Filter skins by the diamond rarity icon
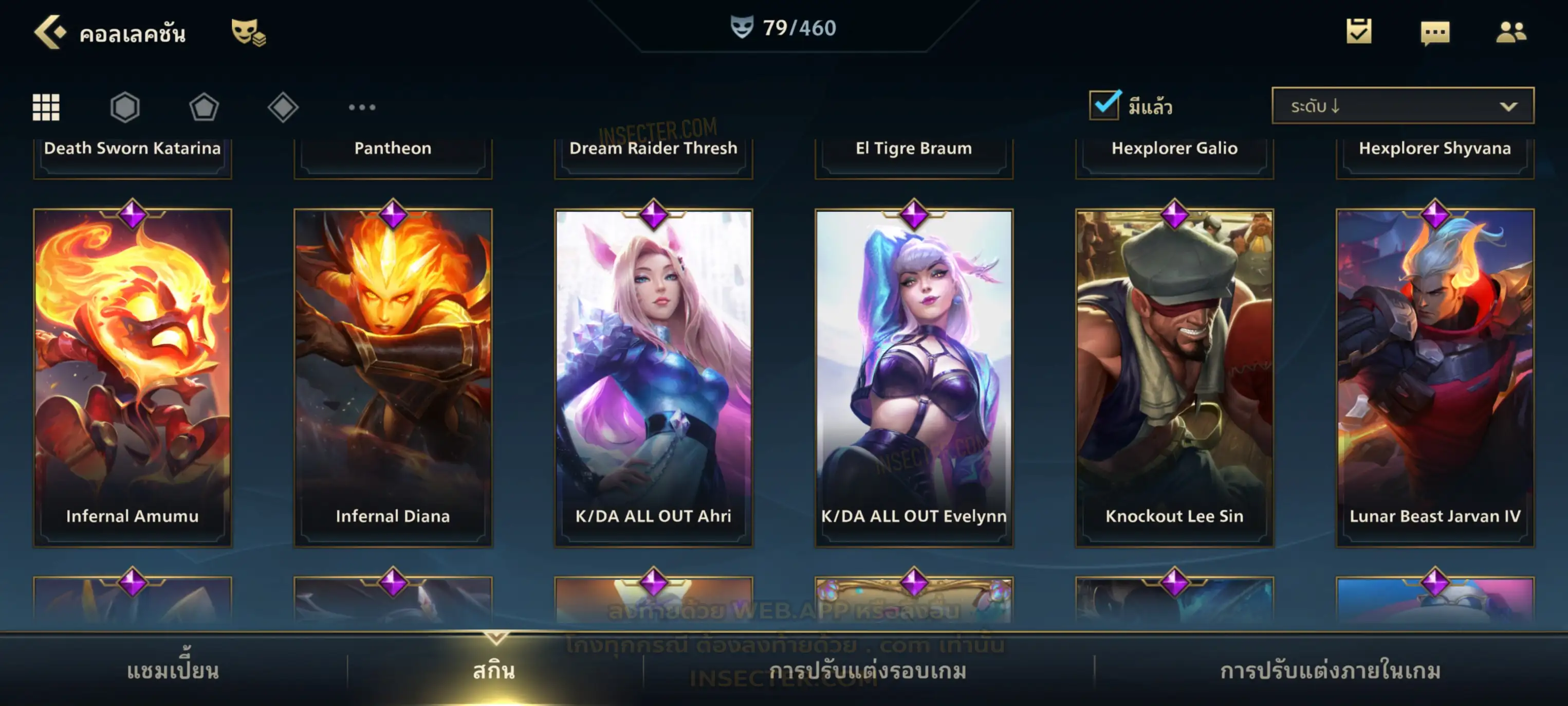Screen dimensions: 1568x706 click(283, 107)
